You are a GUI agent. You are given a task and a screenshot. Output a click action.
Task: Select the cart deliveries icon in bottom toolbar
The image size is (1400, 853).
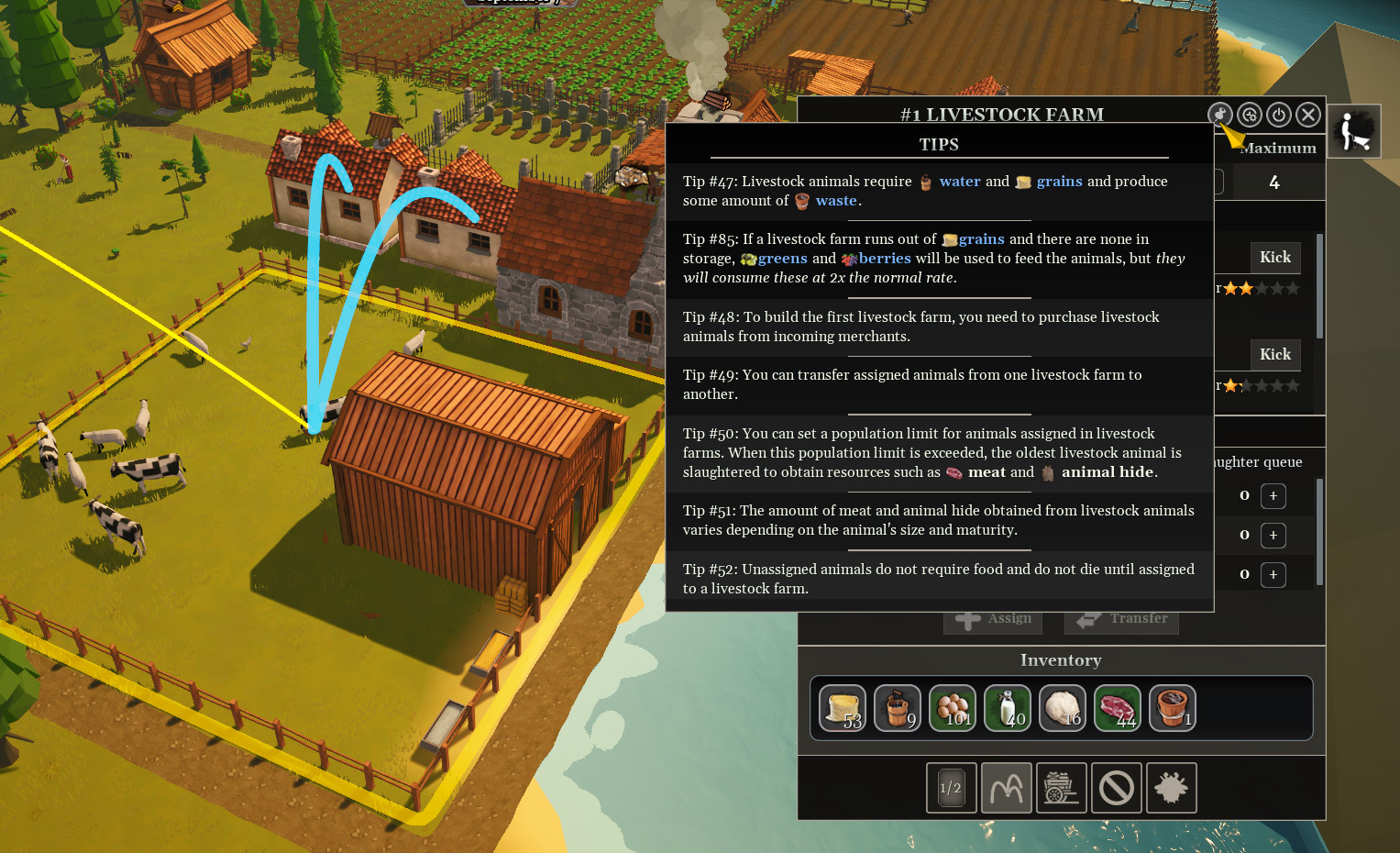1061,787
